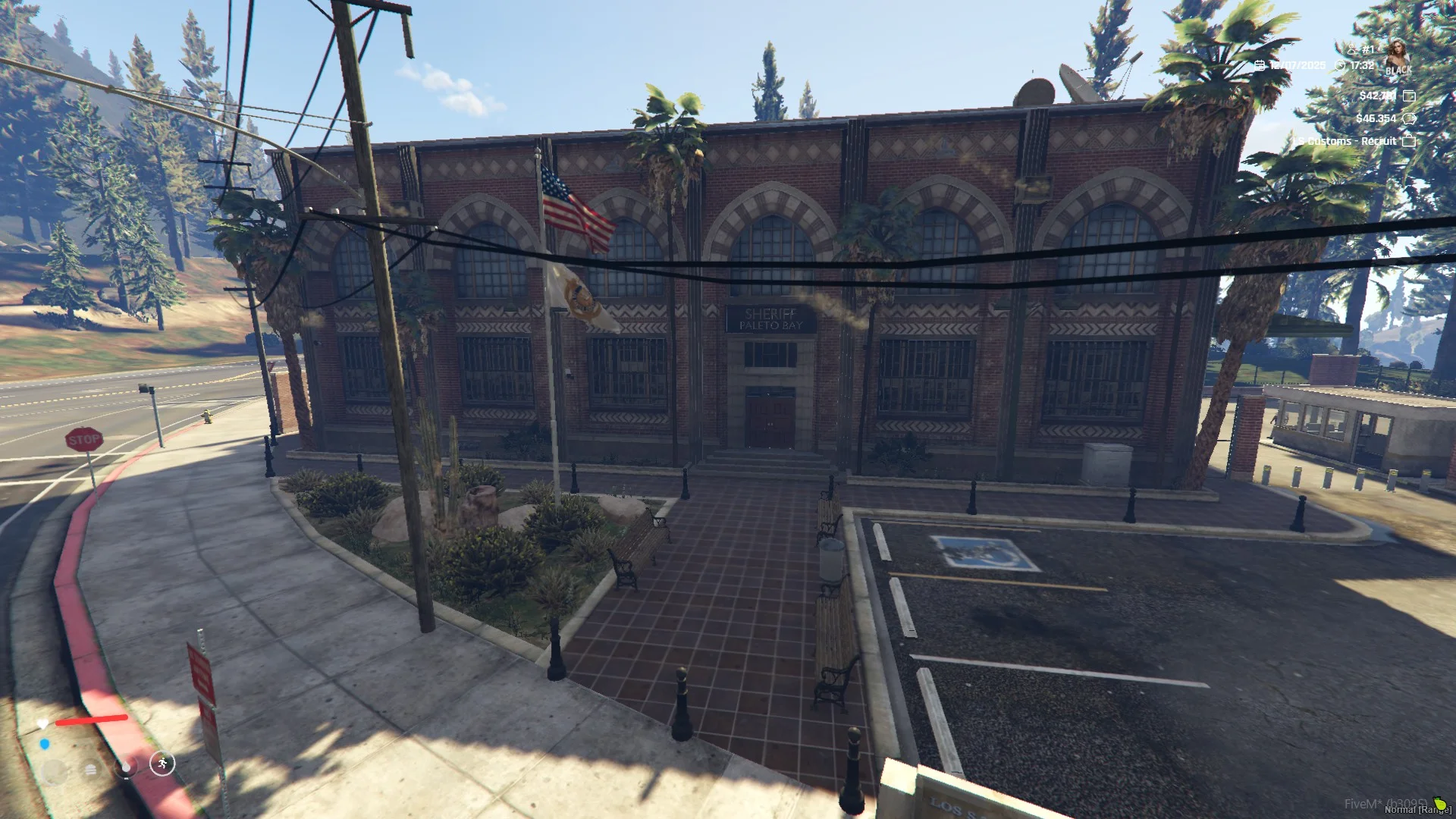Image resolution: width=1456 pixels, height=819 pixels.
Task: Select the calendar date icon
Action: pyautogui.click(x=1260, y=65)
